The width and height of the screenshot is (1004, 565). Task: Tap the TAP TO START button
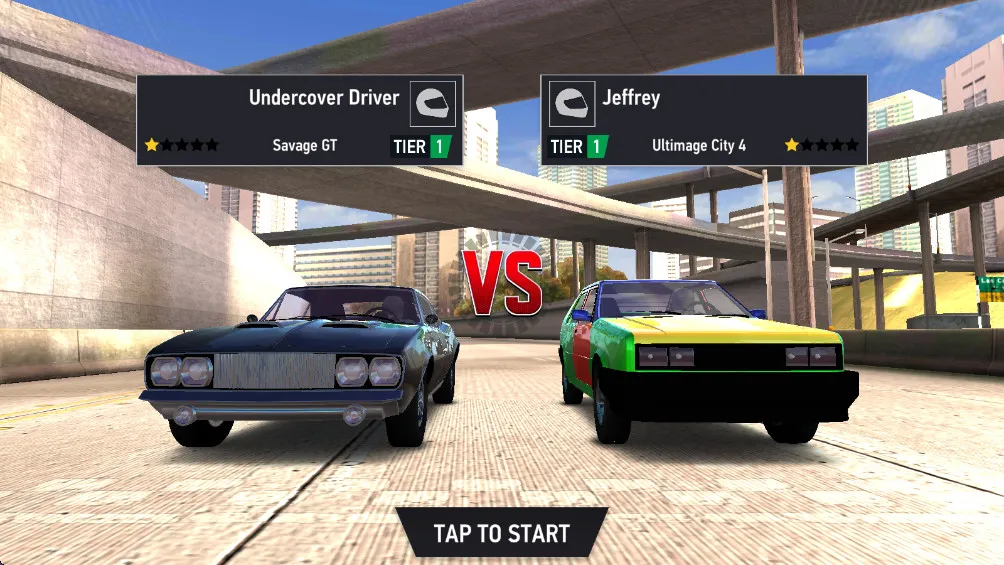pyautogui.click(x=501, y=533)
